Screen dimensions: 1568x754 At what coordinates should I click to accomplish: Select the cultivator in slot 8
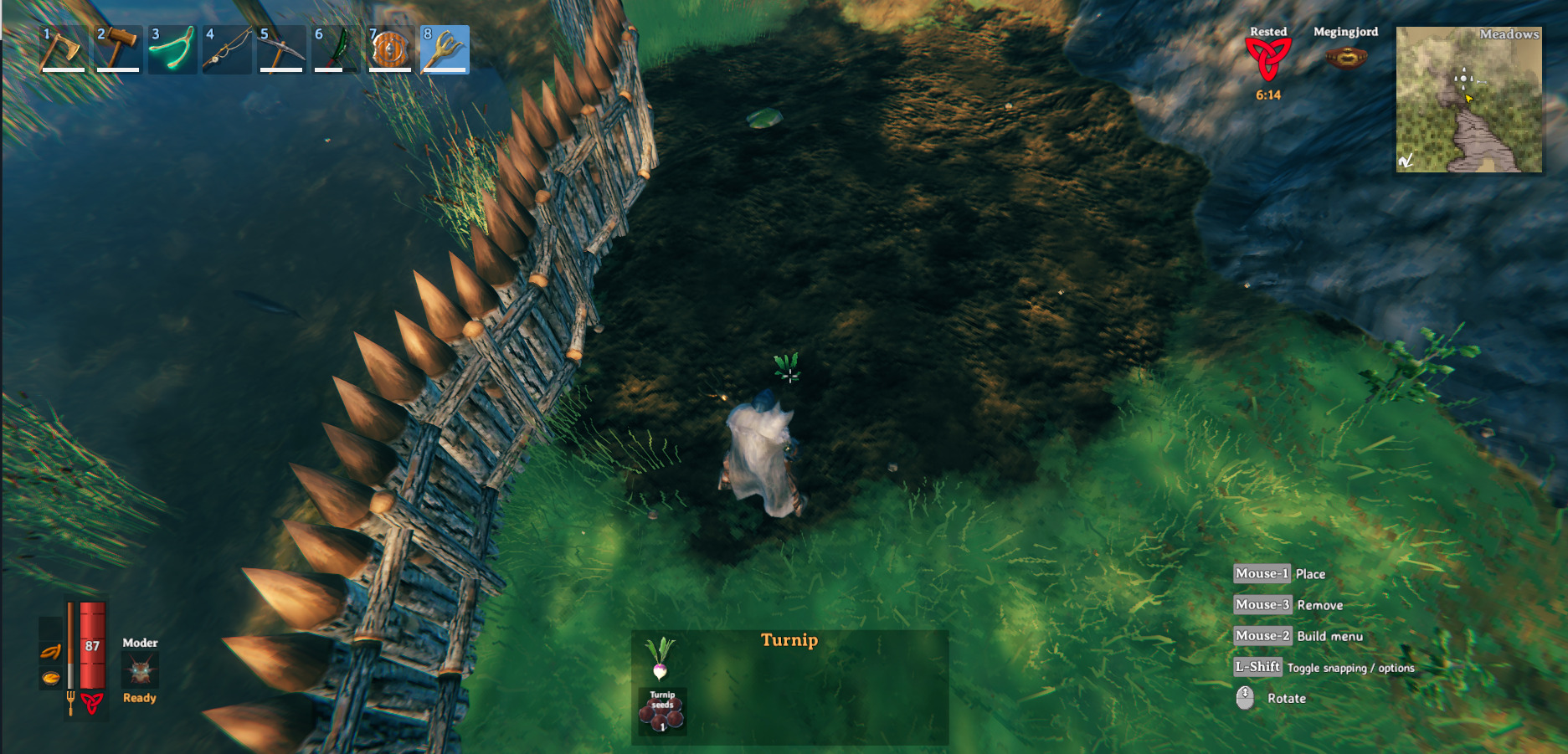click(445, 50)
